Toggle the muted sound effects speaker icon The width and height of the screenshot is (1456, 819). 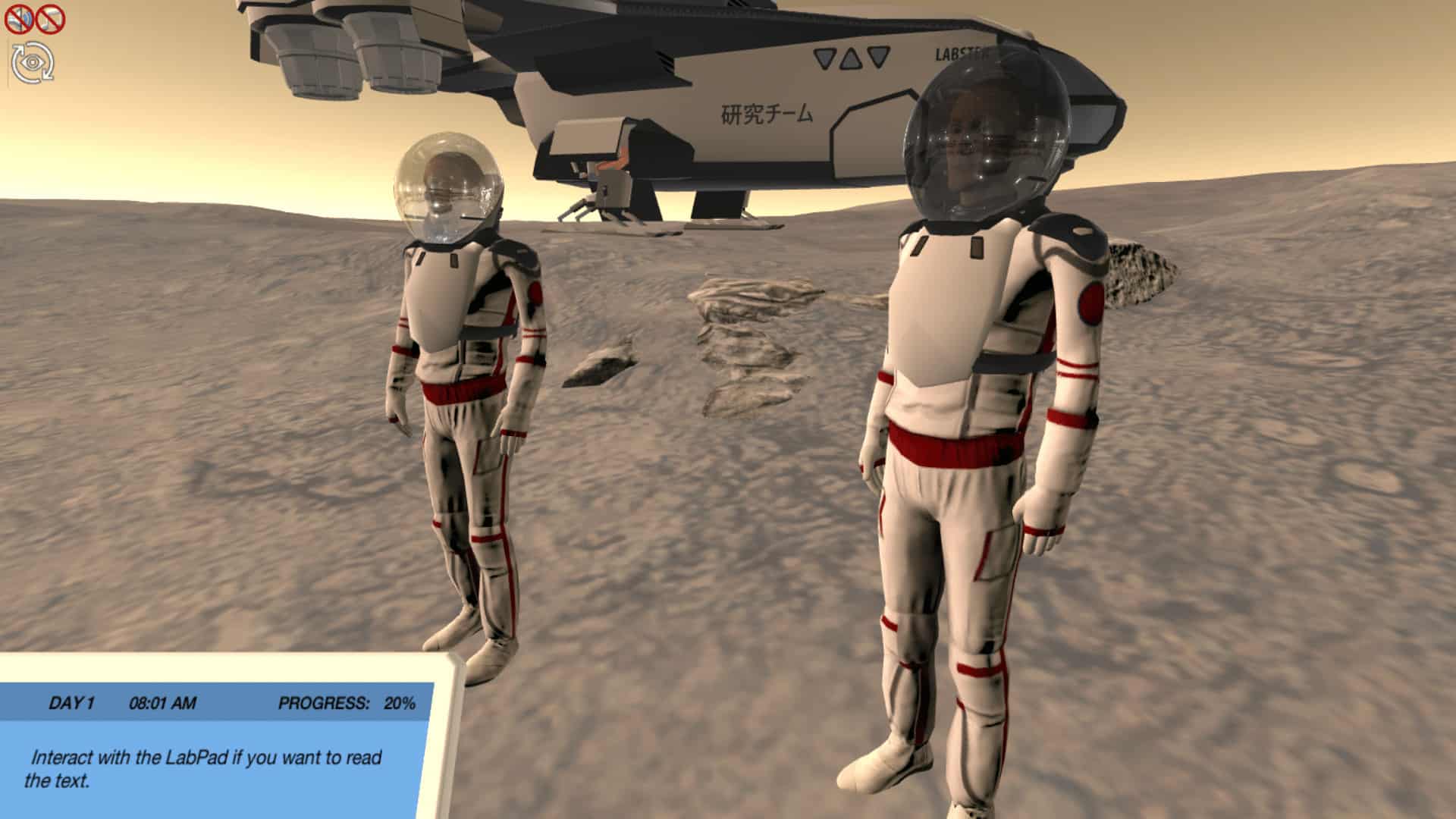coord(18,19)
